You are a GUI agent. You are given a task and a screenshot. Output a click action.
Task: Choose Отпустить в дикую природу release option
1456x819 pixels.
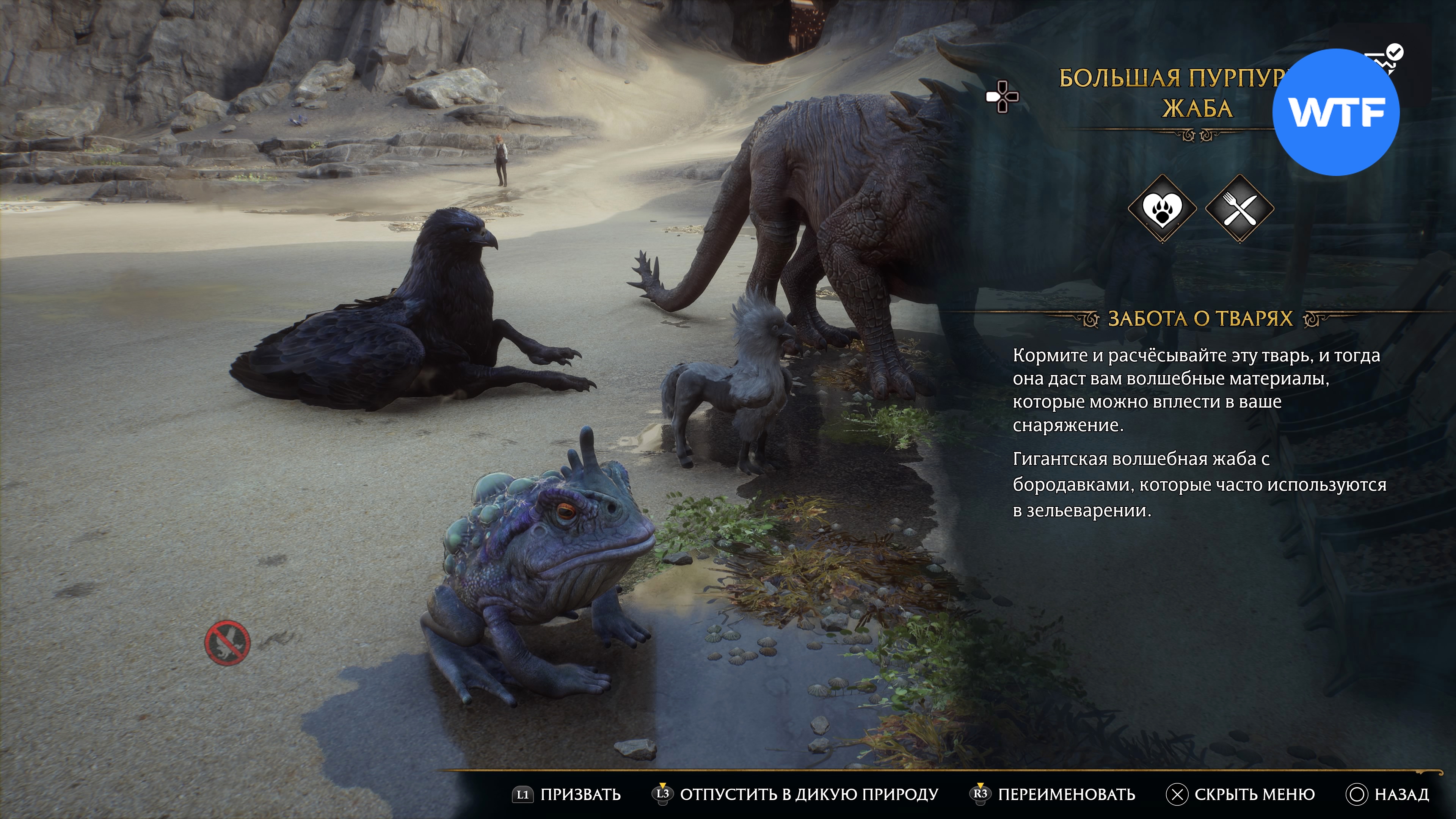click(x=796, y=794)
